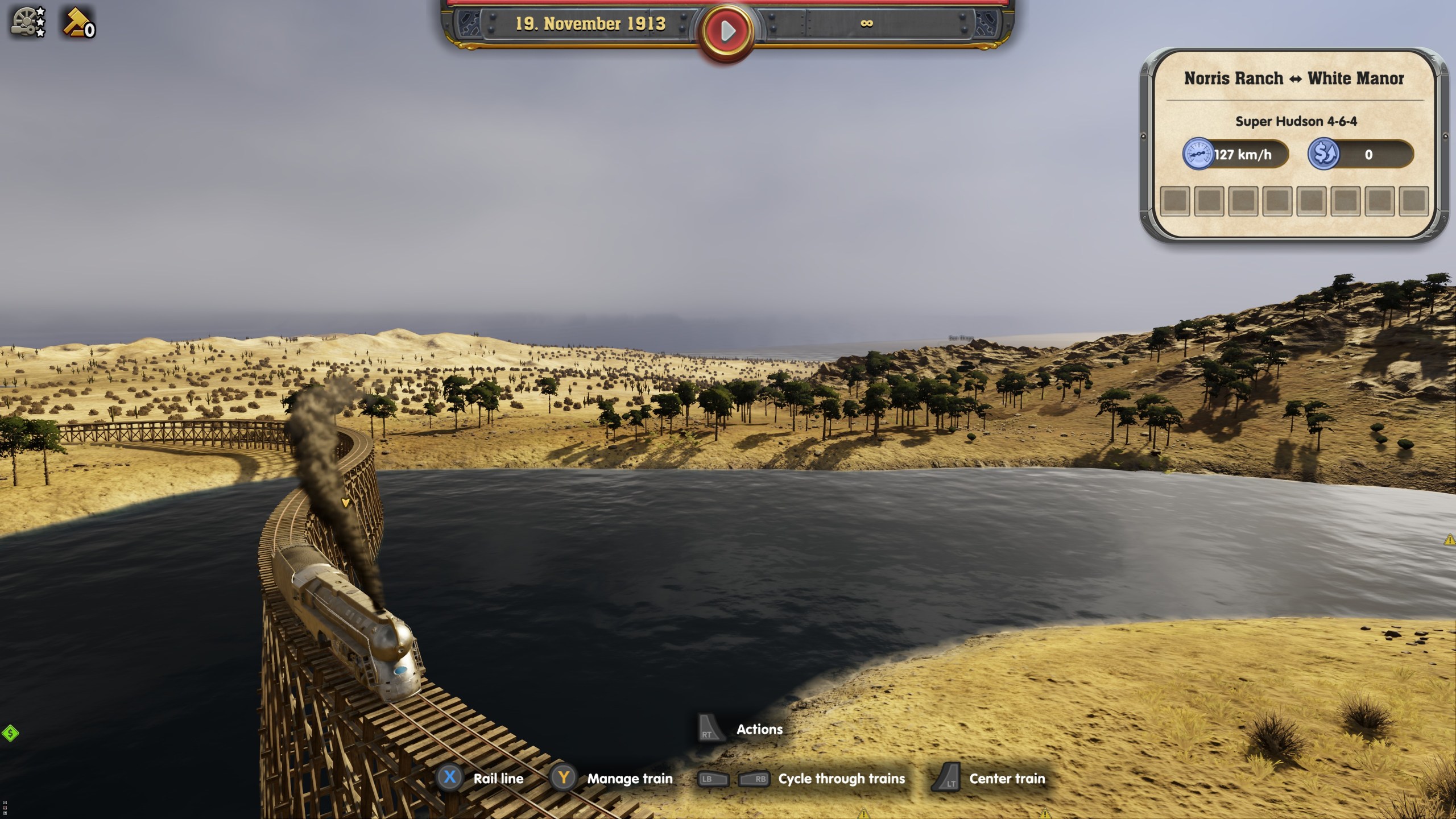This screenshot has width=1456, height=819.
Task: Click the RT Actions trigger icon
Action: pyautogui.click(x=709, y=729)
